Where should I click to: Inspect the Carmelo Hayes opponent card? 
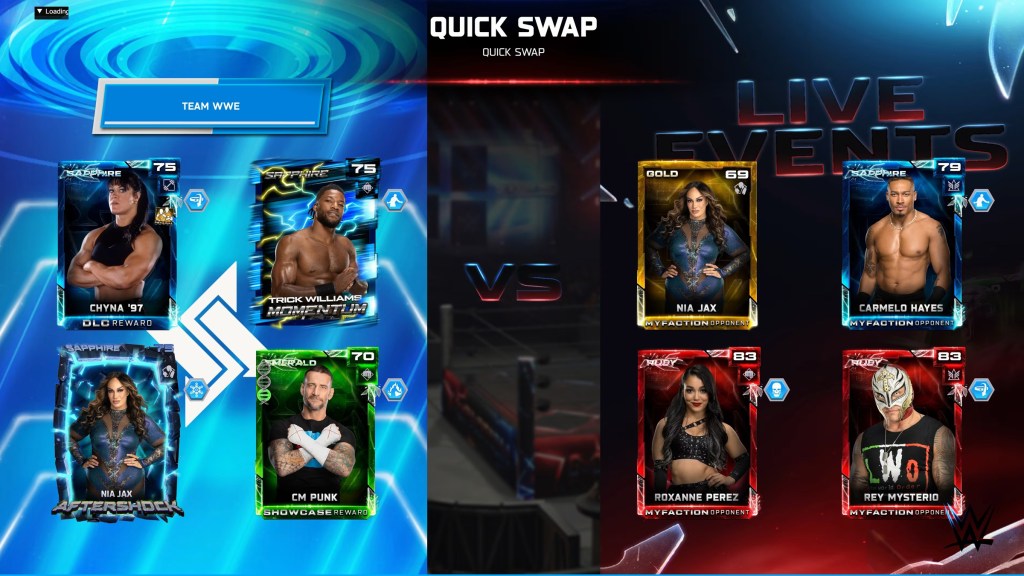point(901,244)
